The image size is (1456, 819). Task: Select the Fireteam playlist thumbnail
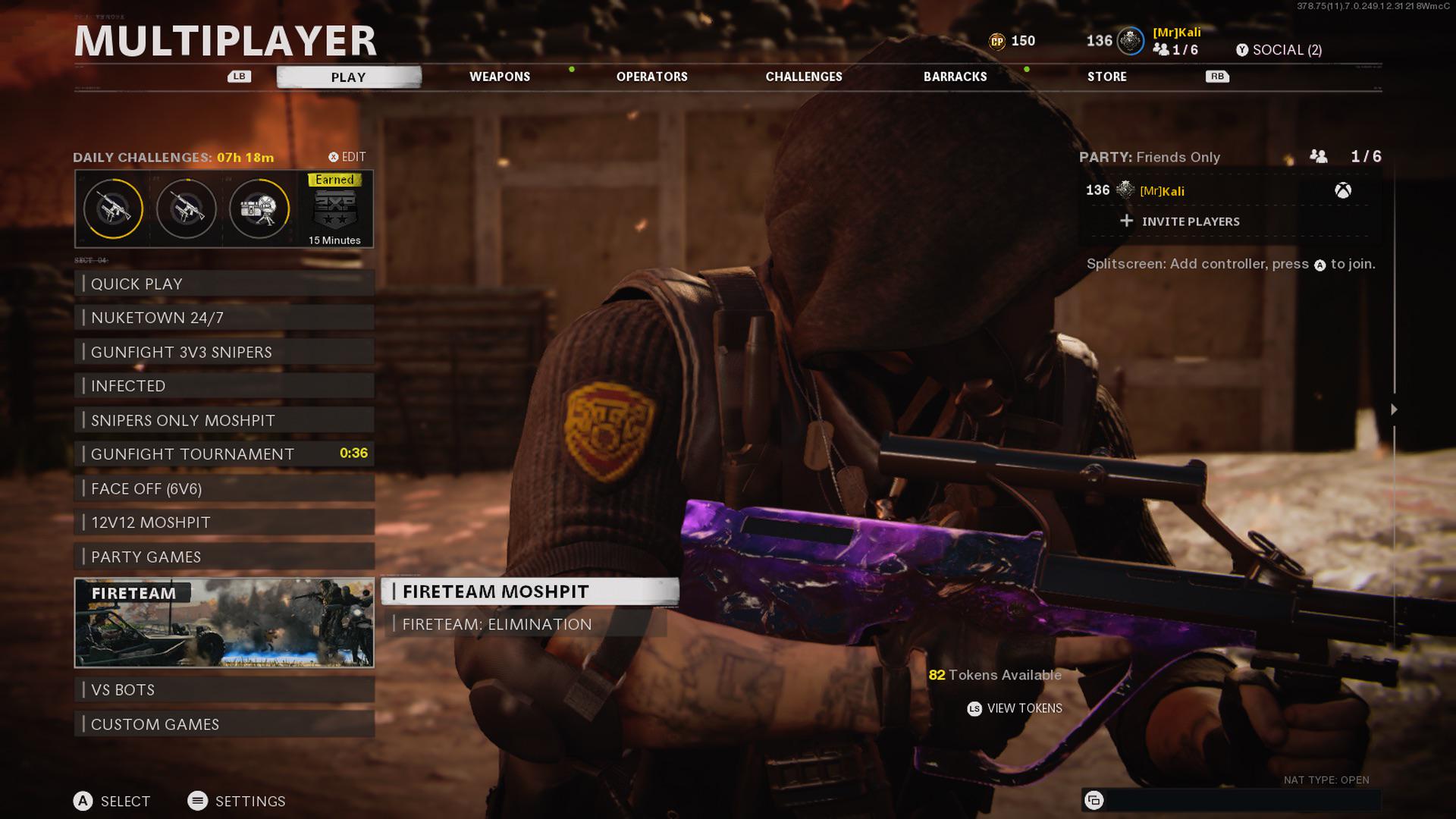(224, 623)
